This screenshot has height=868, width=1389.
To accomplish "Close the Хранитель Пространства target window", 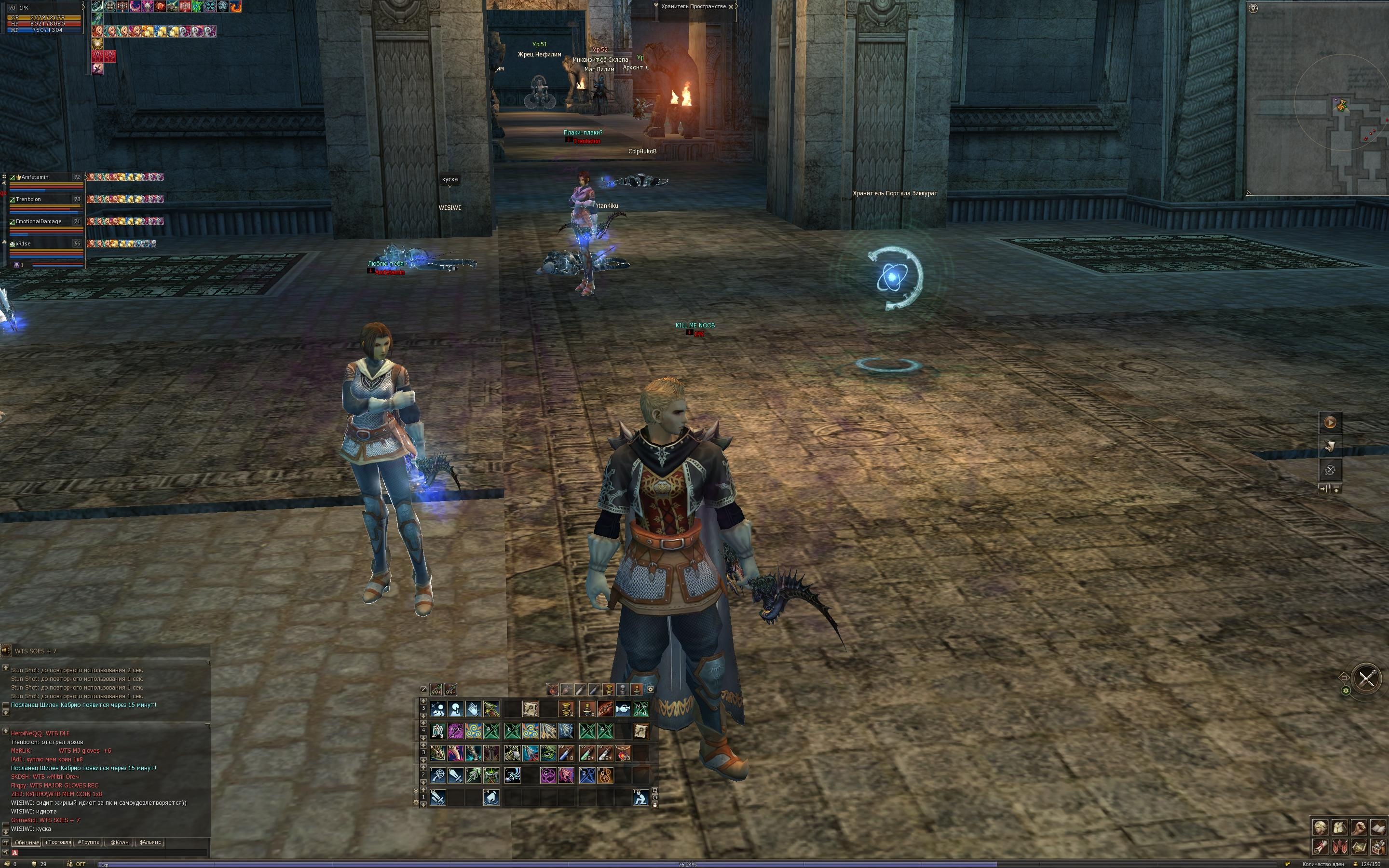I will pyautogui.click(x=731, y=7).
